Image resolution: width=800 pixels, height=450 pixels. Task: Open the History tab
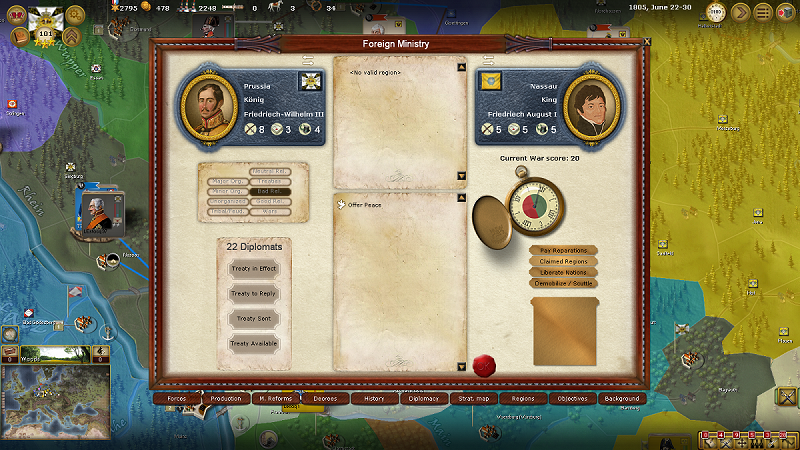[x=374, y=398]
